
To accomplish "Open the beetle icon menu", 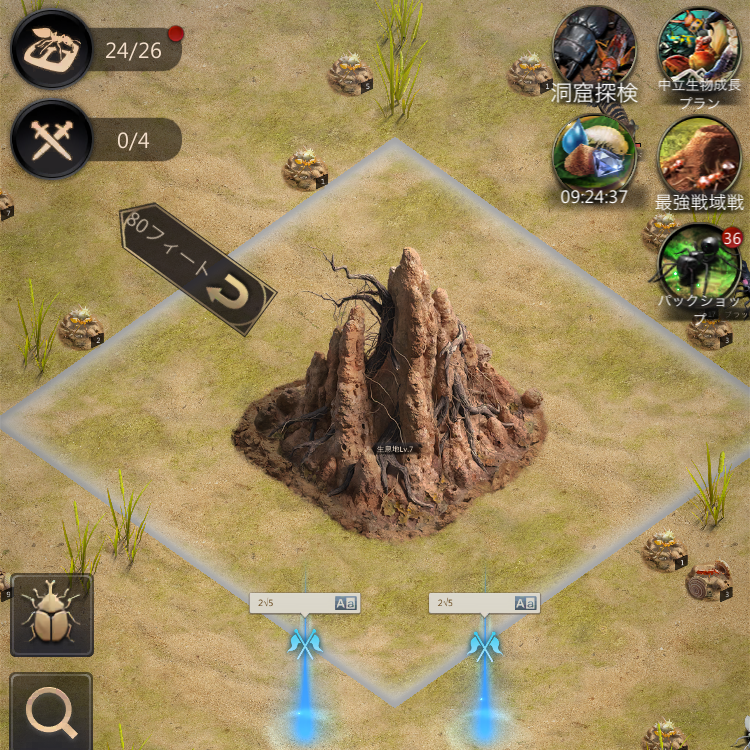I will [51, 615].
